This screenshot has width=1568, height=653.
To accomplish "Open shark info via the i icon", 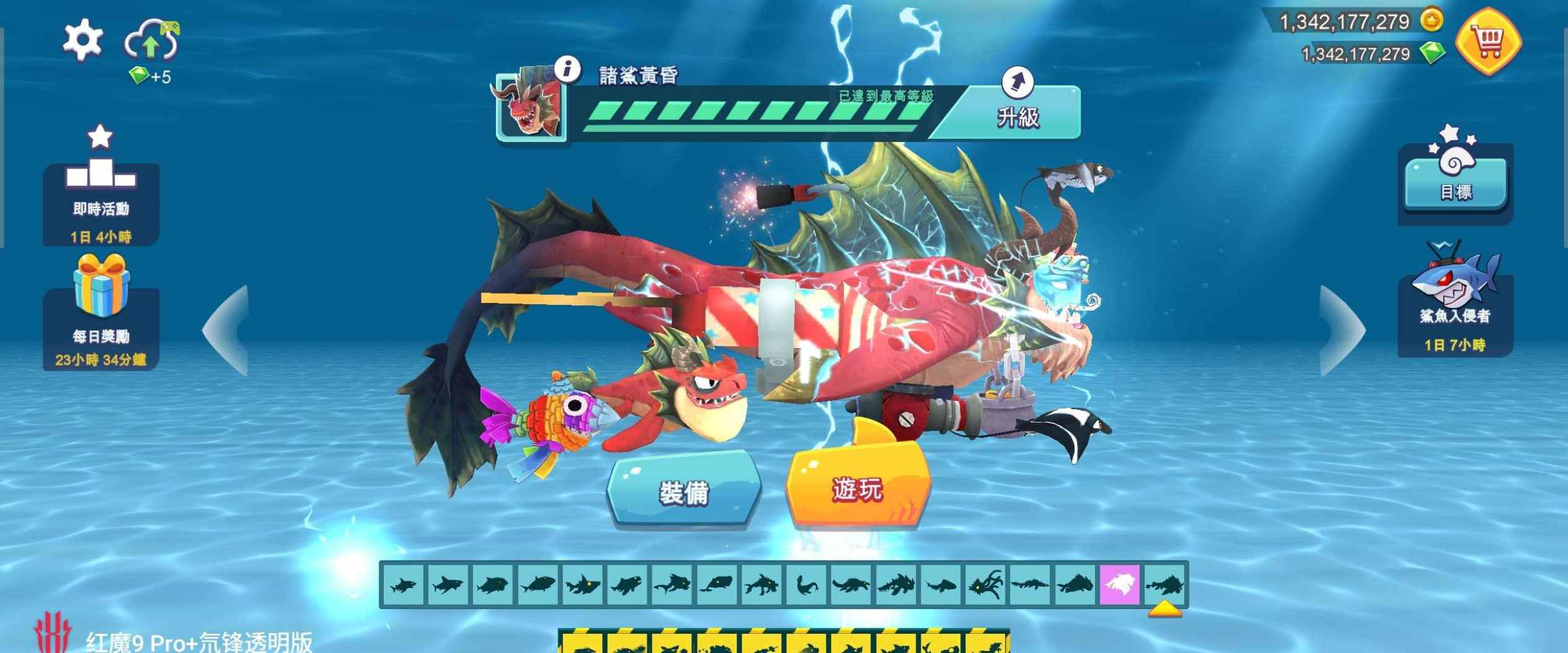I will (567, 69).
